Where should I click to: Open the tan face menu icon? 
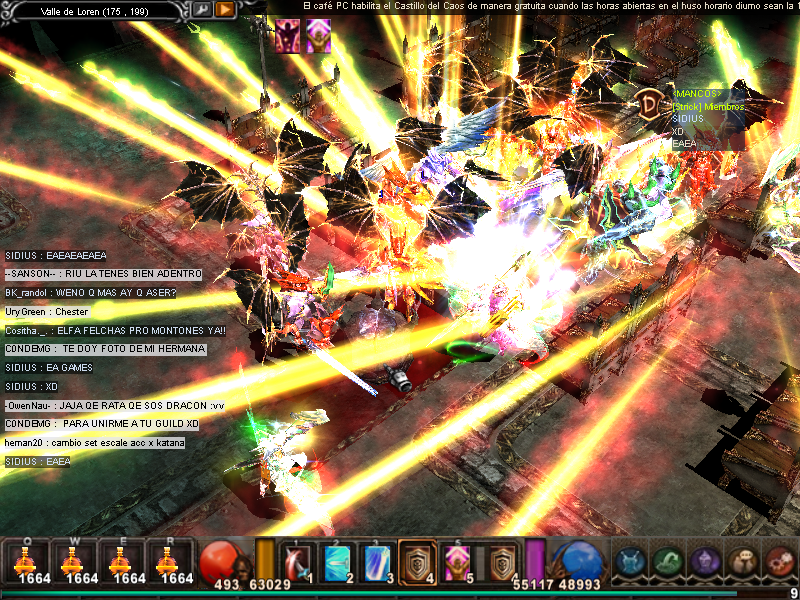pyautogui.click(x=742, y=561)
